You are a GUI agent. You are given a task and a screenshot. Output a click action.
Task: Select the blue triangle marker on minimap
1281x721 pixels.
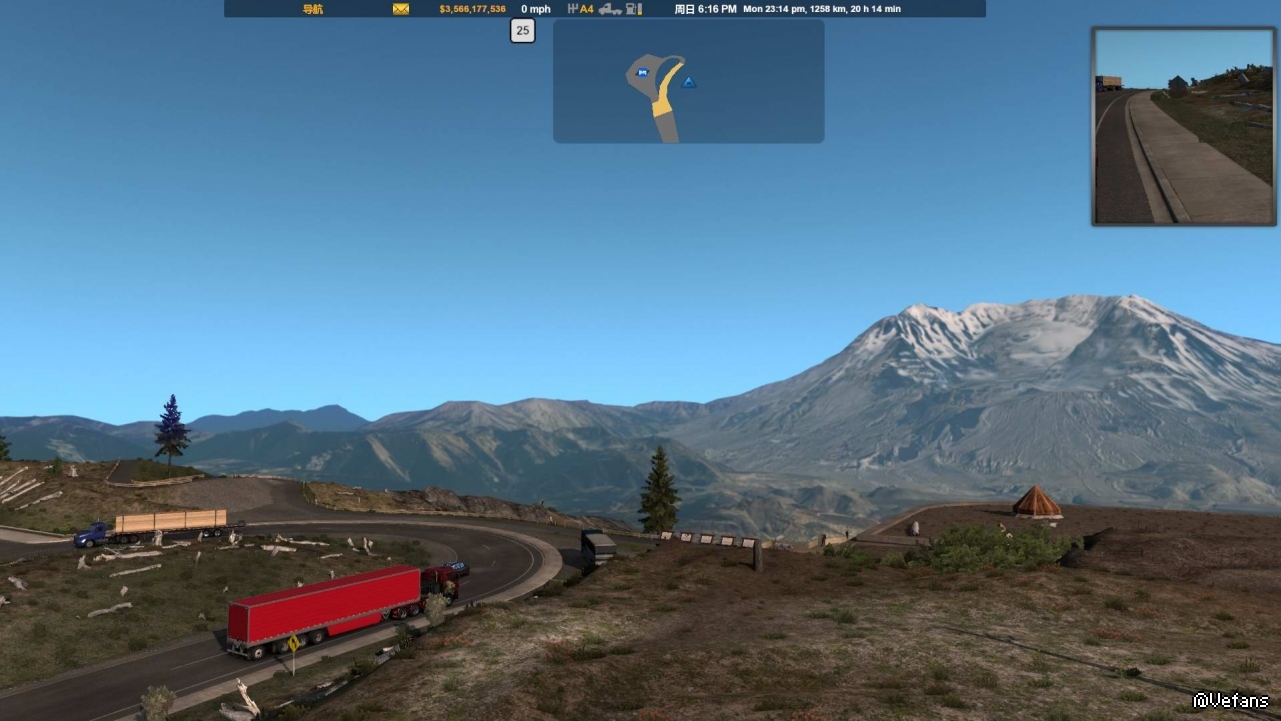tap(688, 82)
